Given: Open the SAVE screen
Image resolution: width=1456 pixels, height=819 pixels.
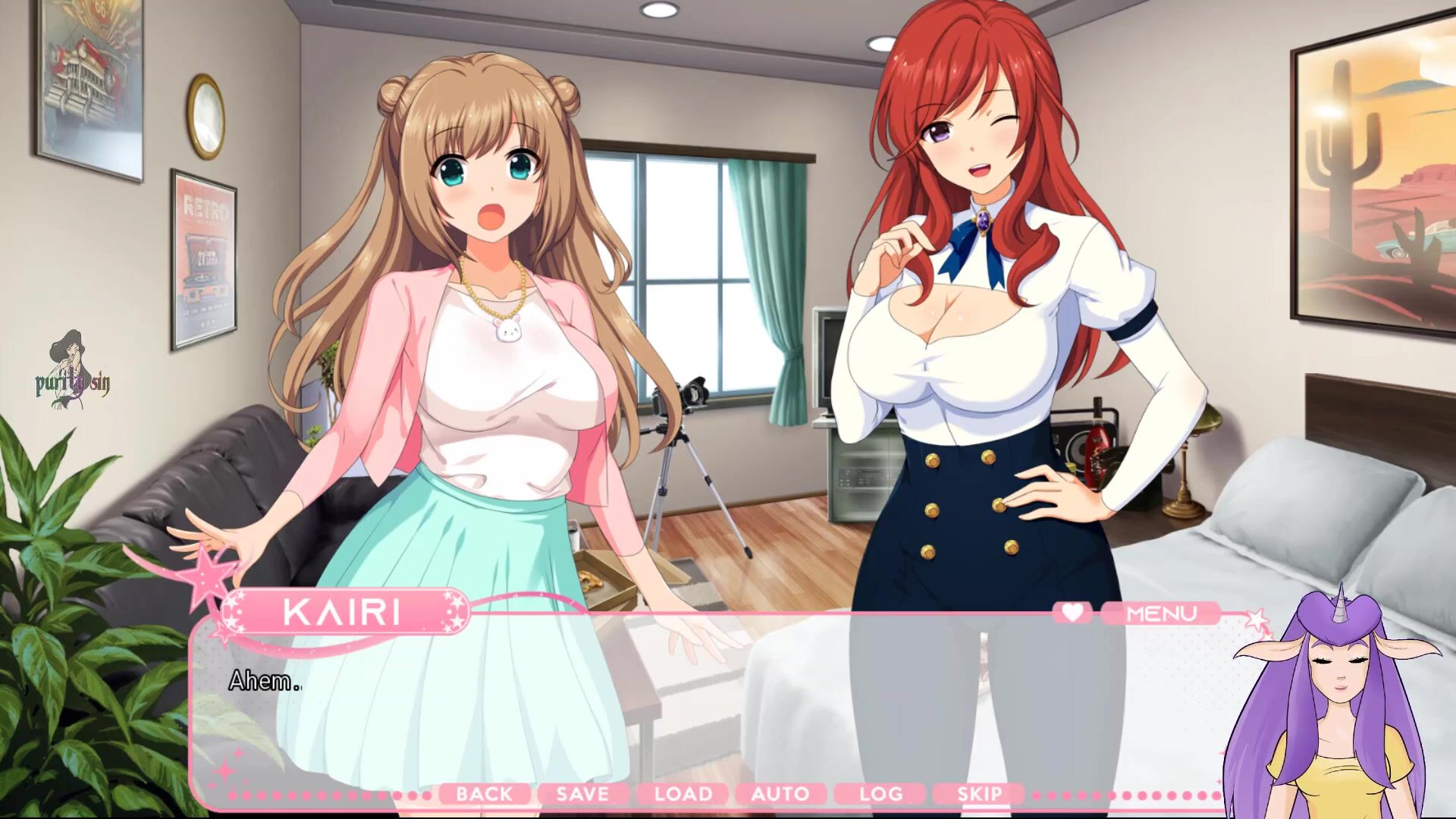Looking at the screenshot, I should click(x=582, y=794).
